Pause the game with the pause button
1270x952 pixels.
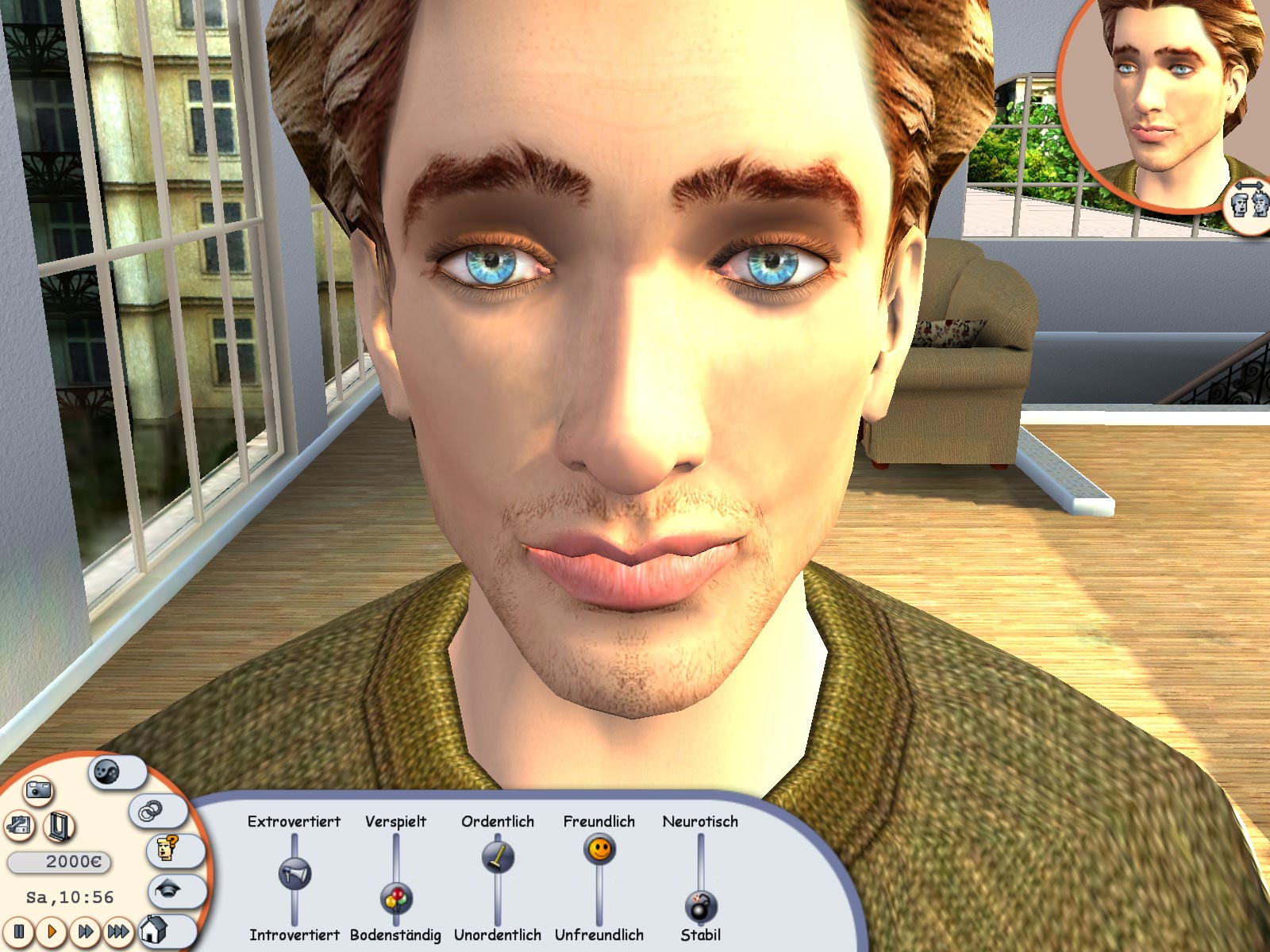pos(19,932)
